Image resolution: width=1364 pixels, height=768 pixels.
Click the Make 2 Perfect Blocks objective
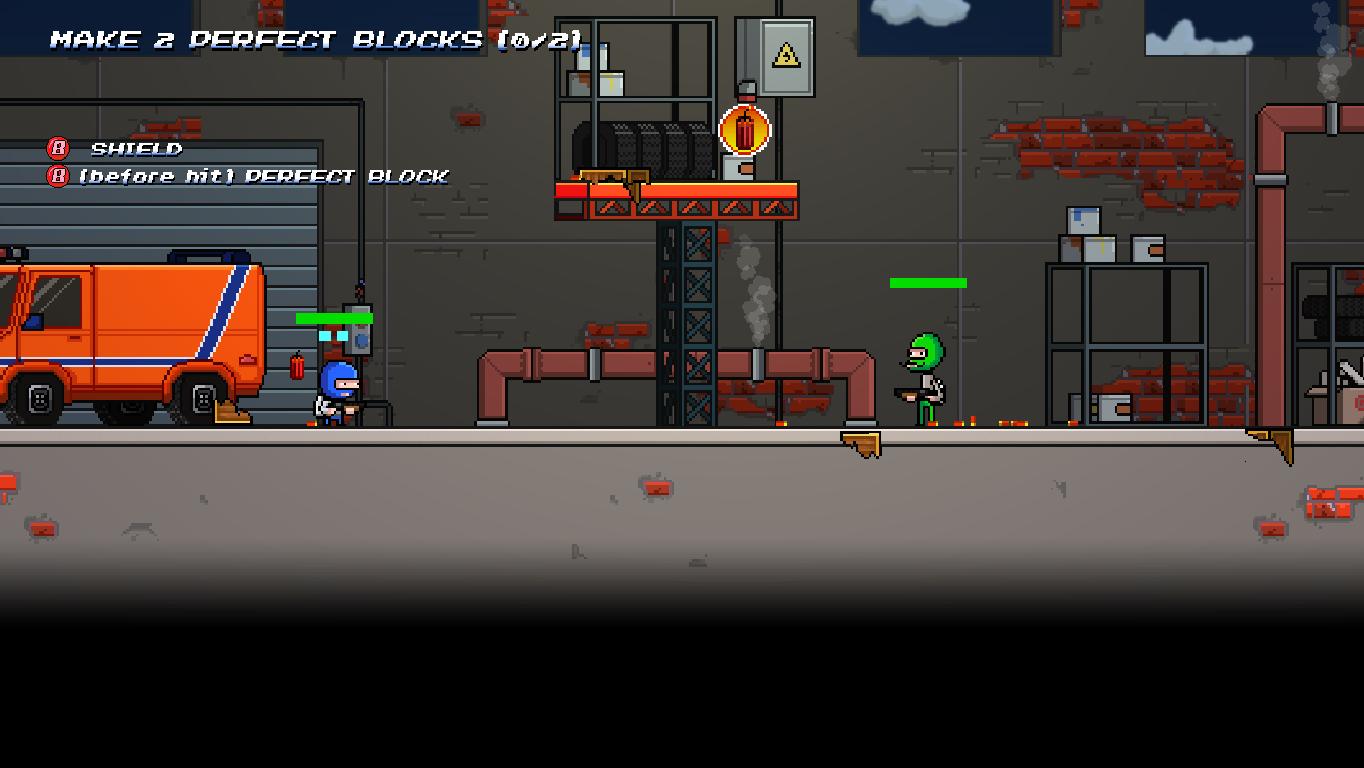316,40
